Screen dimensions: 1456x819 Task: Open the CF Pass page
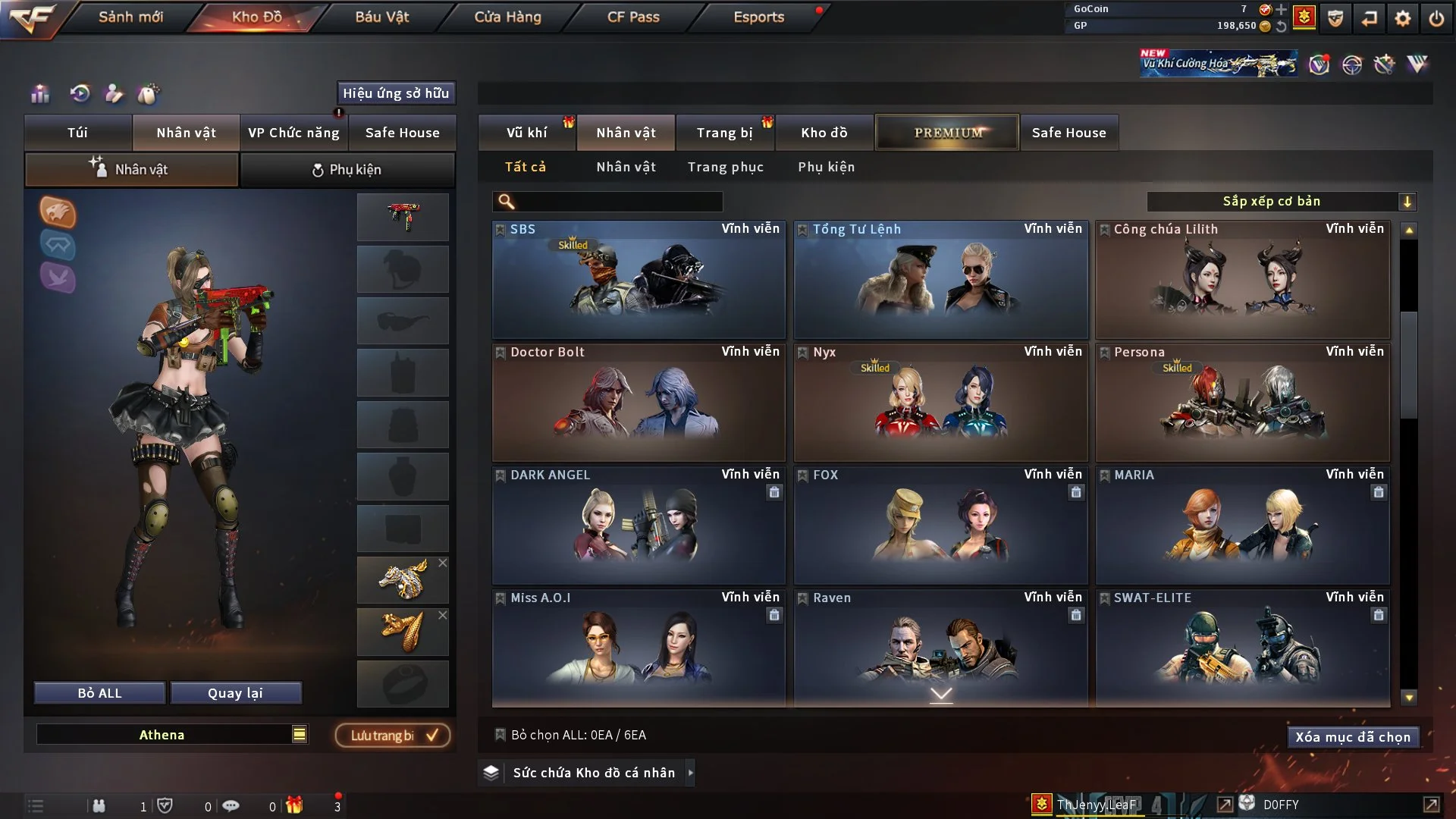[x=633, y=17]
